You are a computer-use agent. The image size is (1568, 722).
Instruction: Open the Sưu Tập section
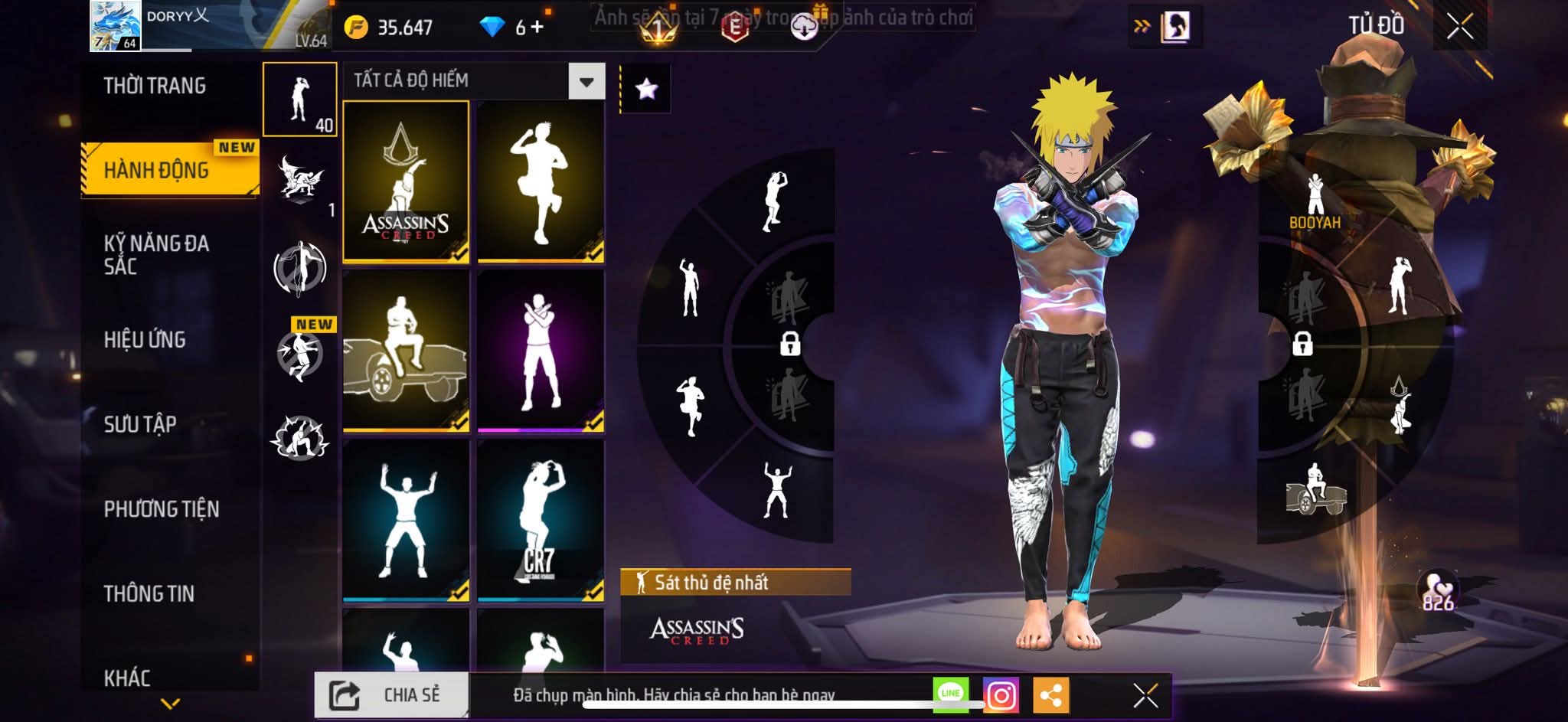coord(140,424)
